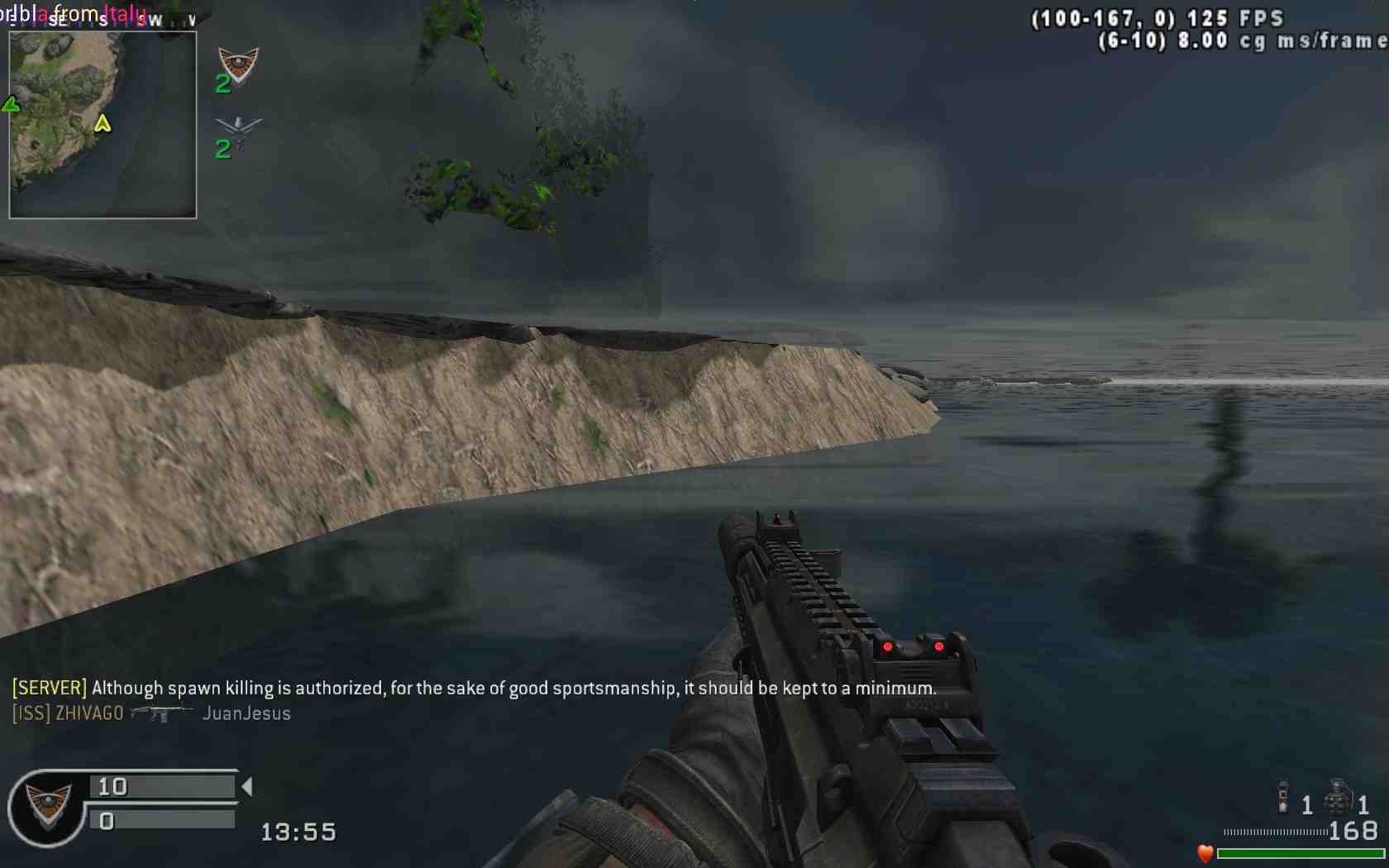Click the team emblem next to the score bars
This screenshot has width=1389, height=868.
click(x=47, y=806)
